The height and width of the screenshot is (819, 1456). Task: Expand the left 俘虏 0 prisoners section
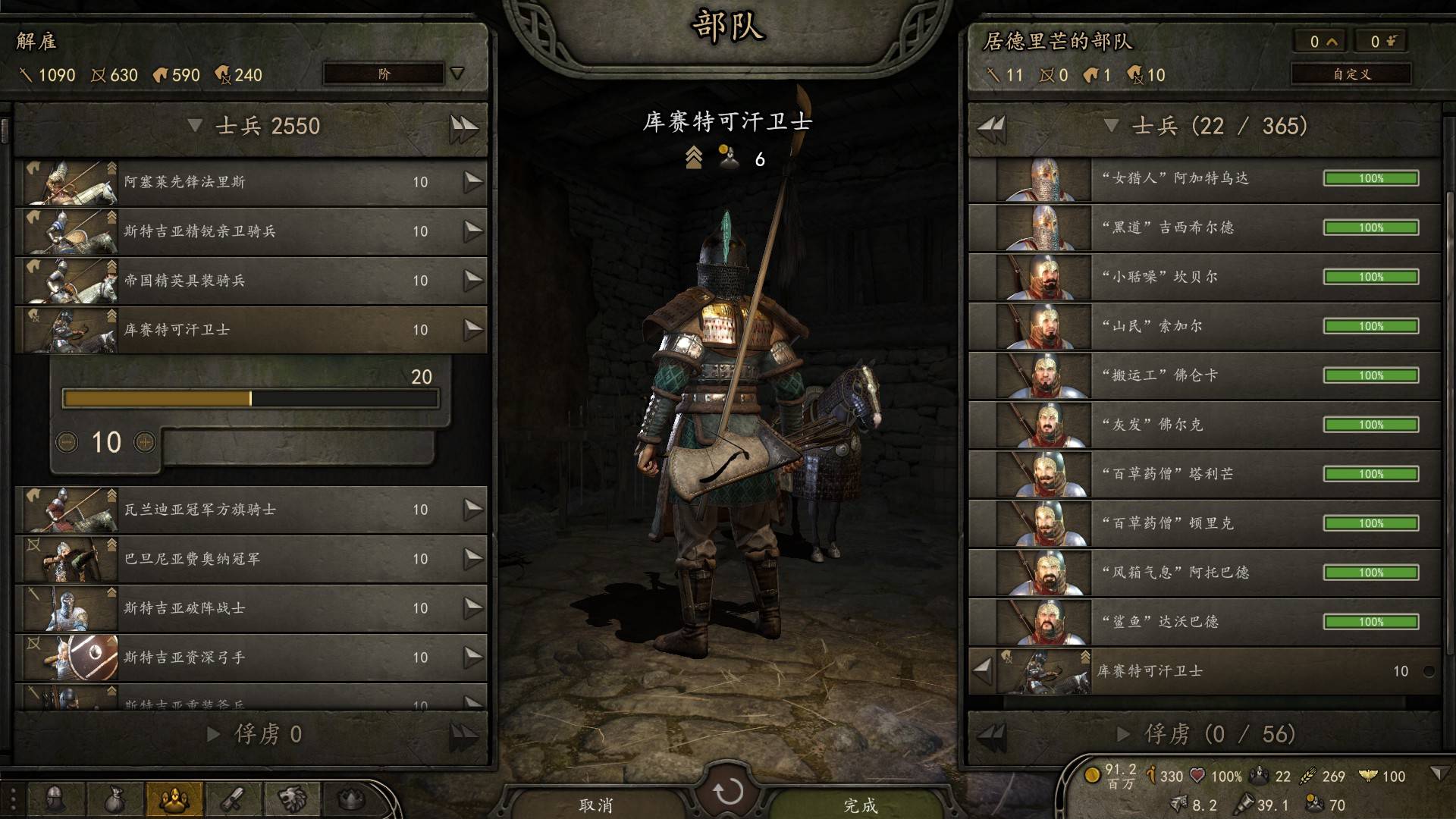tap(214, 734)
